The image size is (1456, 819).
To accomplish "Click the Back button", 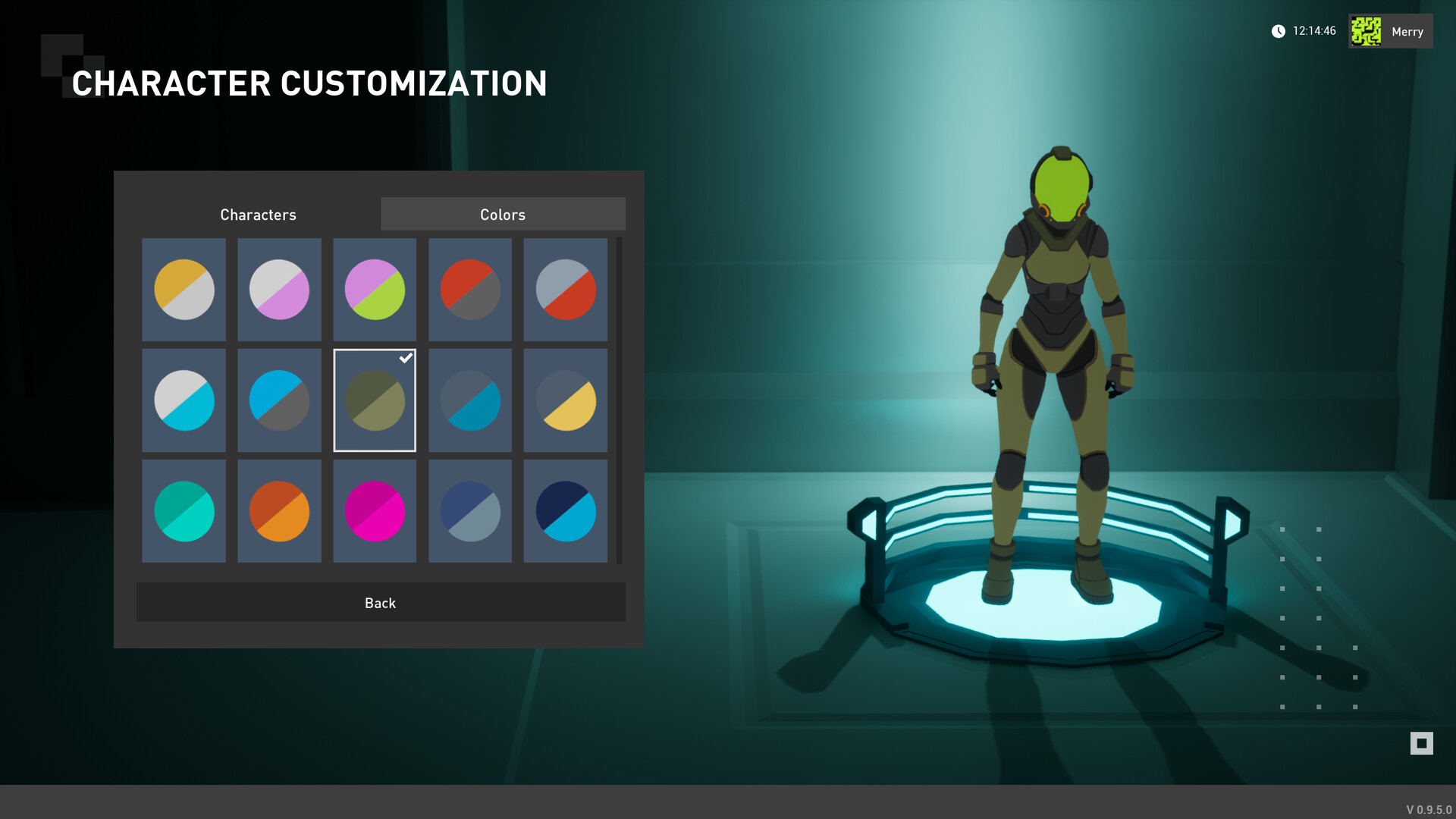I will 380,602.
